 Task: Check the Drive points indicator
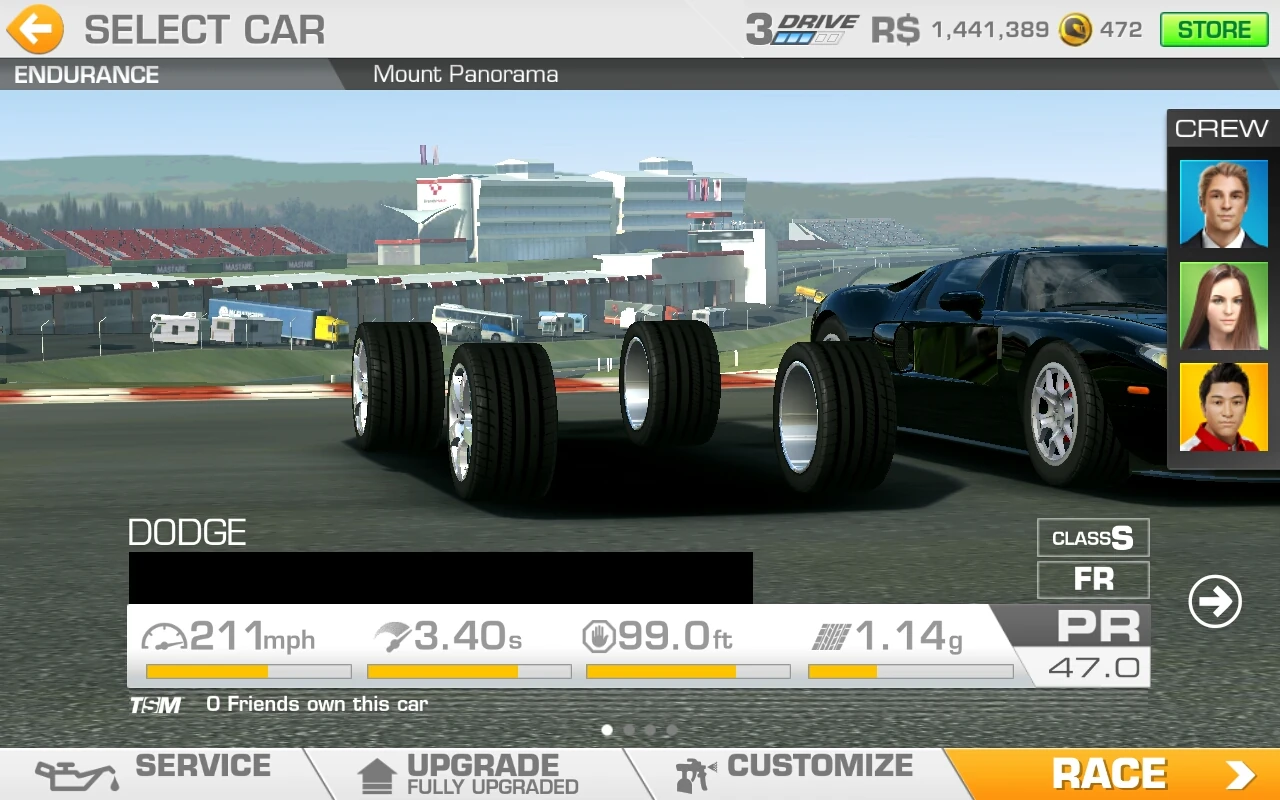[803, 30]
